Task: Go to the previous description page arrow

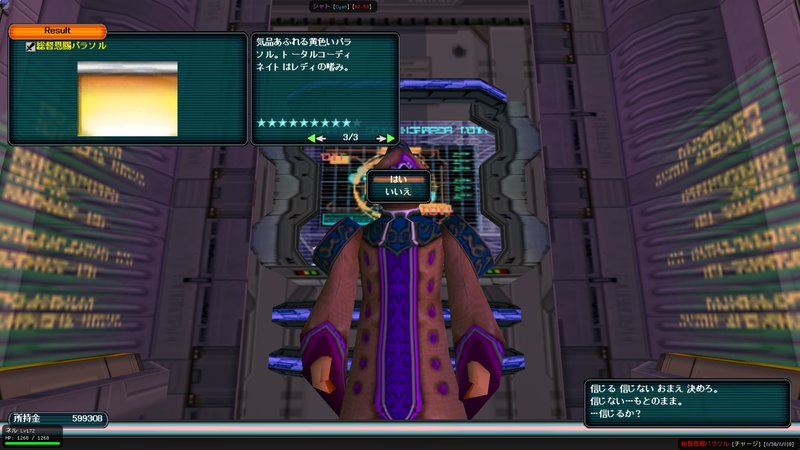Action: click(314, 137)
